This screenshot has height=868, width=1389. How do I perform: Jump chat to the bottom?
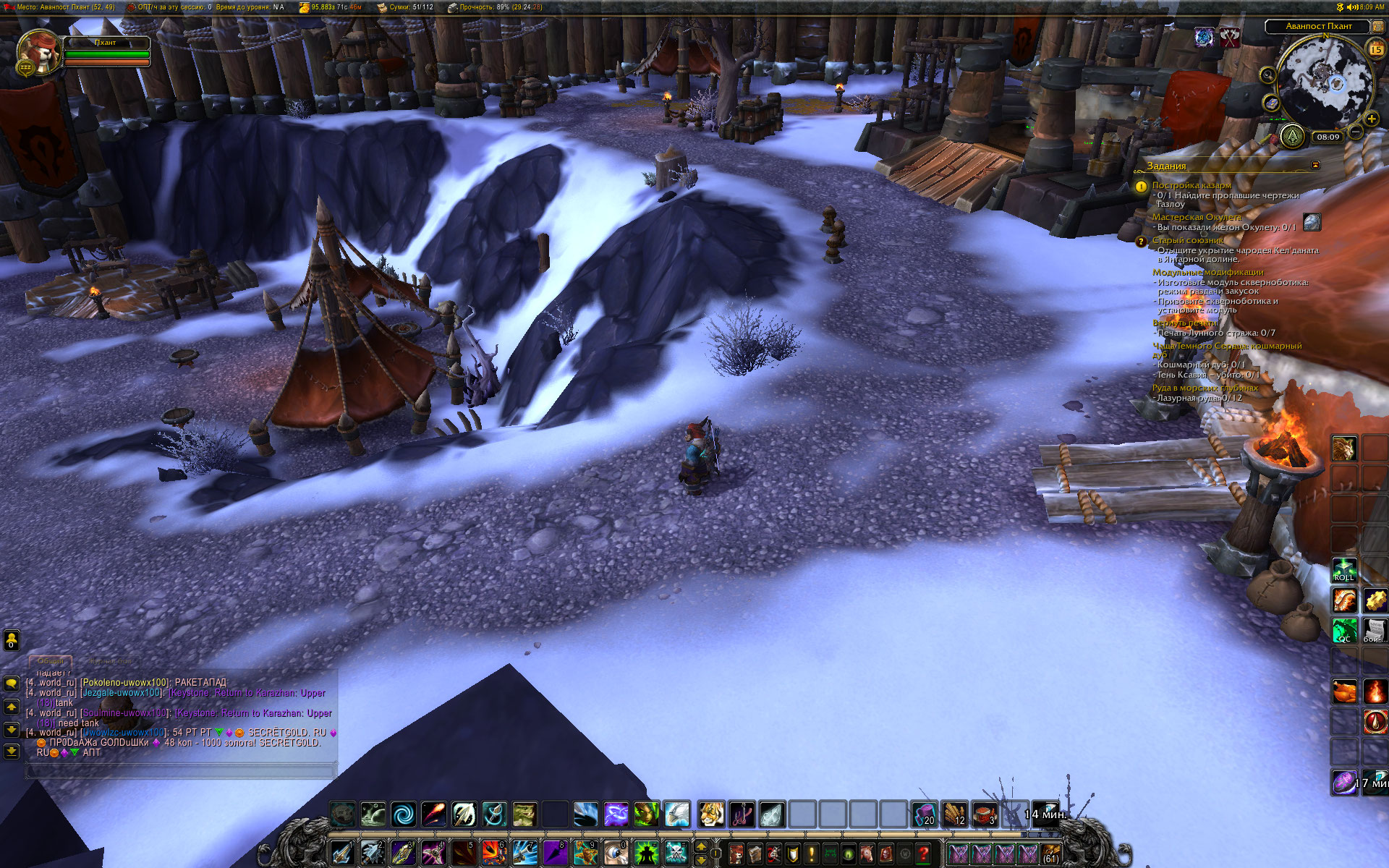point(12,752)
